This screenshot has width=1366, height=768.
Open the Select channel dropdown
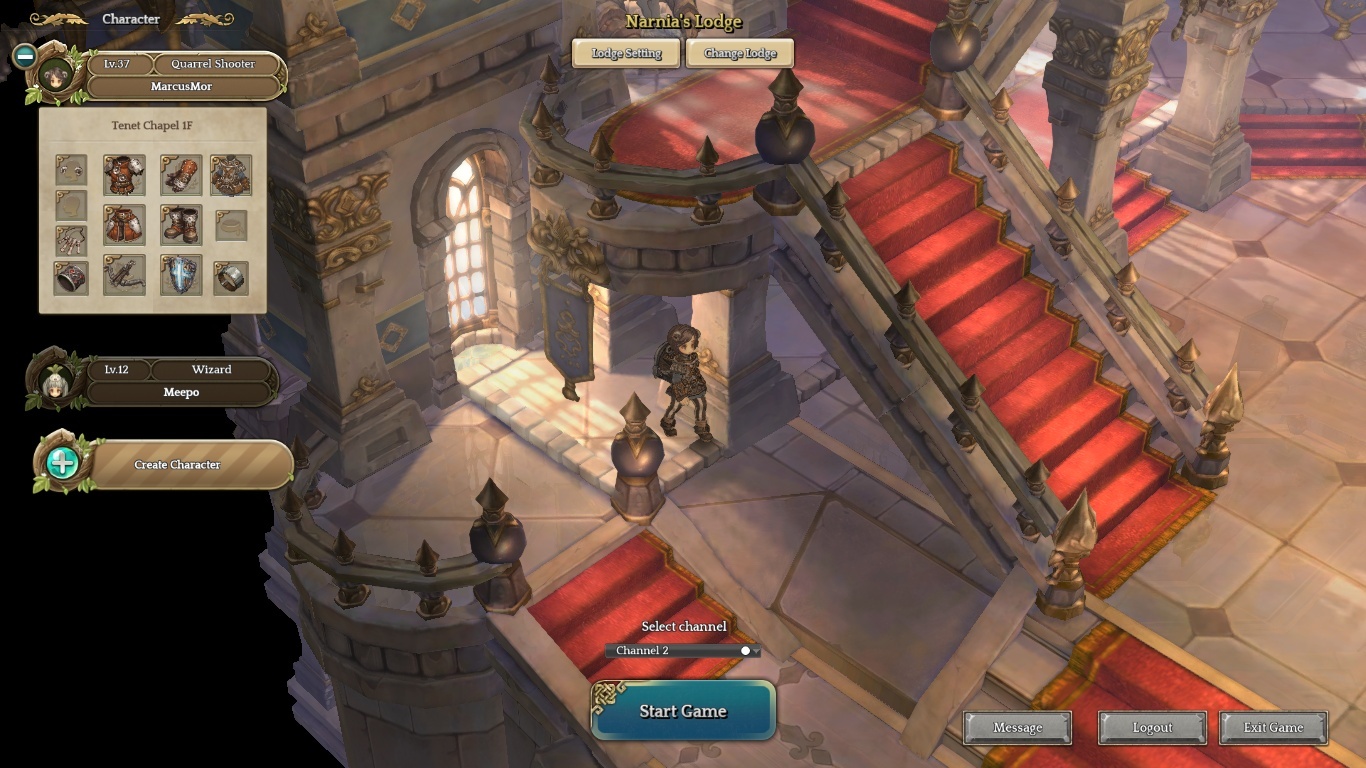click(x=683, y=651)
